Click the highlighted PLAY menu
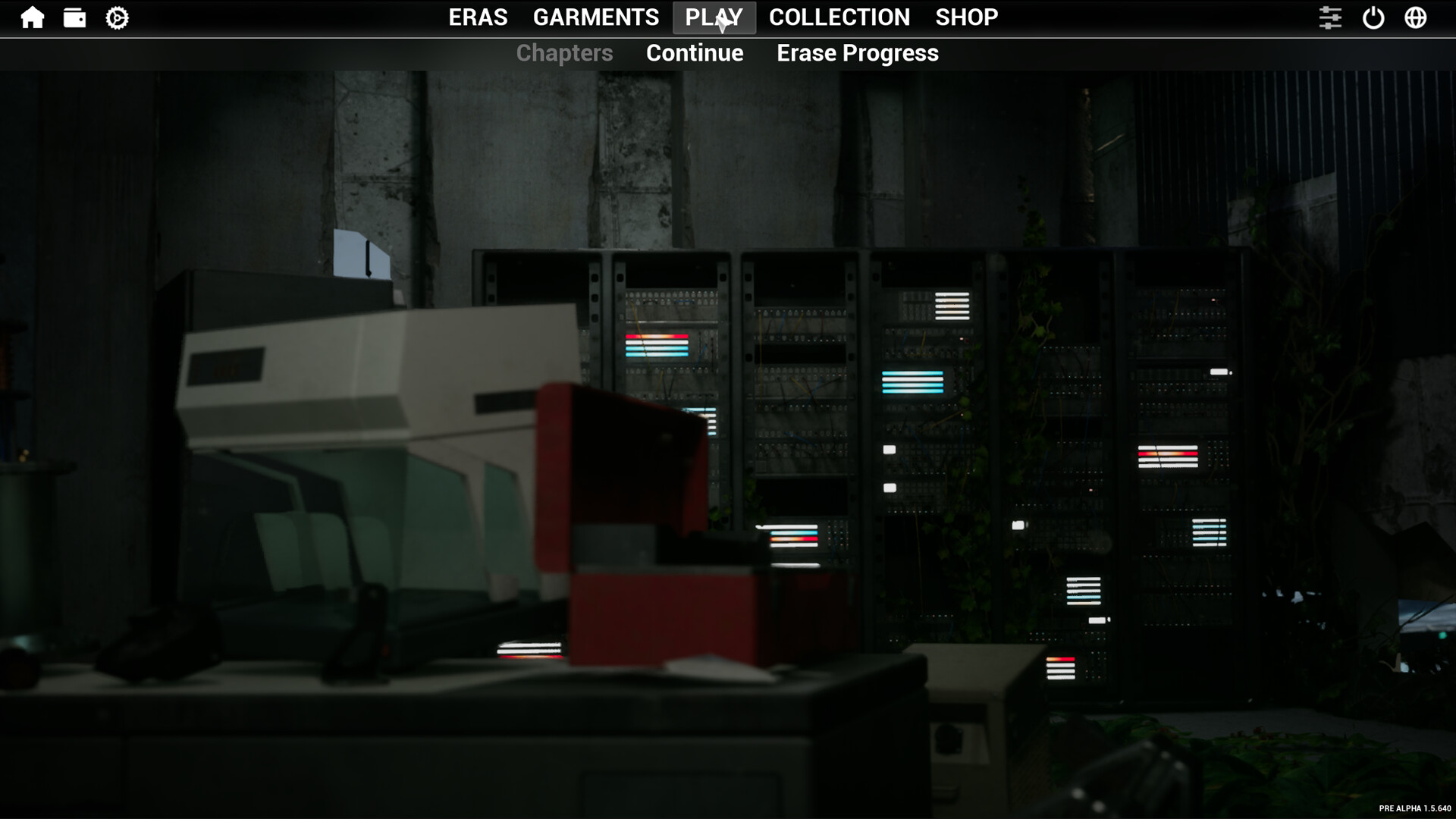Image resolution: width=1456 pixels, height=819 pixels. click(714, 17)
